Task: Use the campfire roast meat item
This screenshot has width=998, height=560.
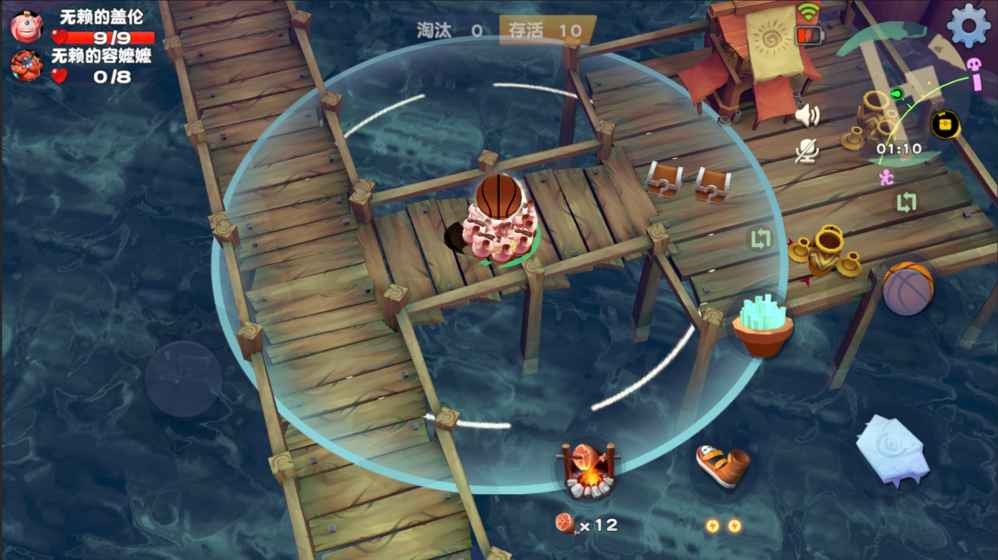Action: coord(588,471)
